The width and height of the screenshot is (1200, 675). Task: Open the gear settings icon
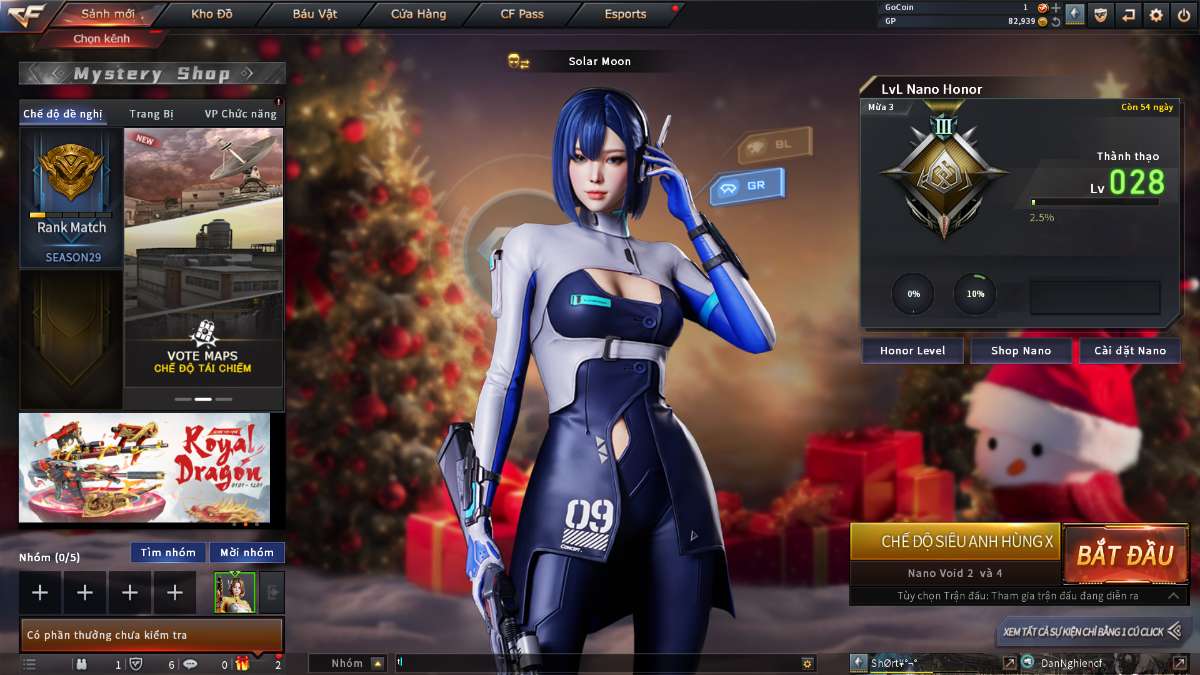[x=1156, y=14]
